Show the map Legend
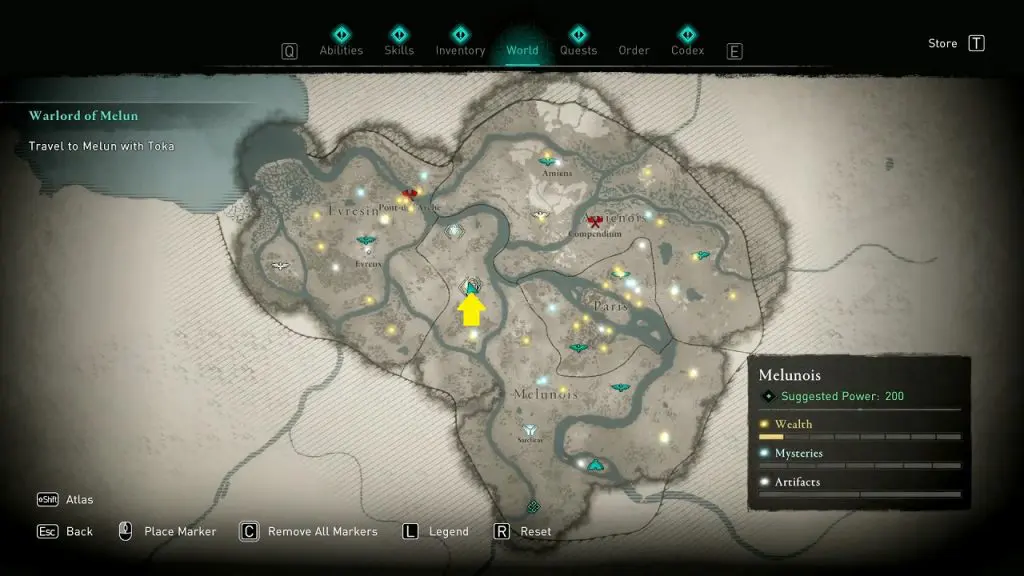 [449, 532]
